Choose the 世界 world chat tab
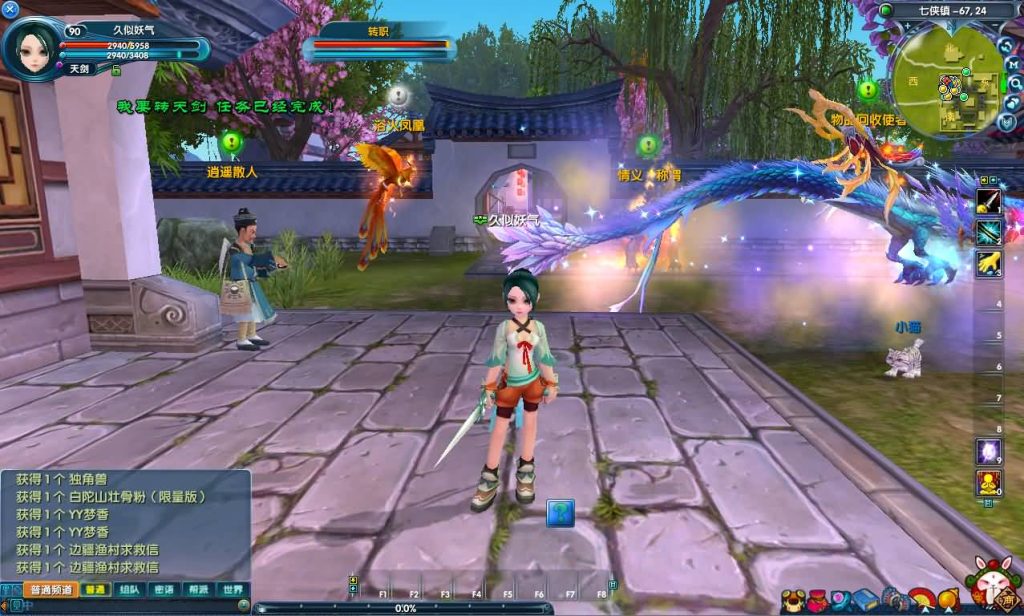This screenshot has width=1024, height=616. click(x=232, y=590)
